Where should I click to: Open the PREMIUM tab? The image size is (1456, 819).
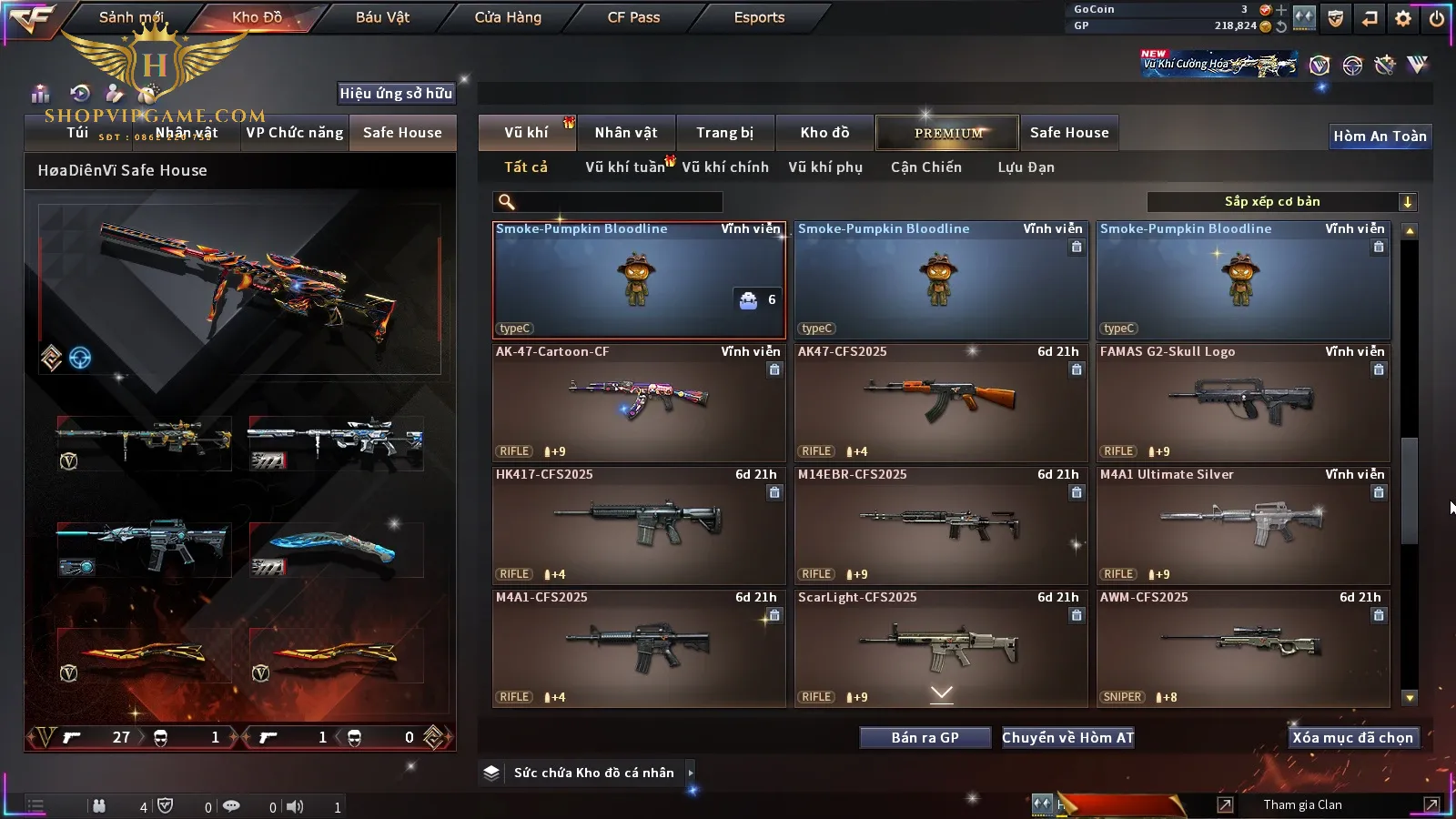948,133
